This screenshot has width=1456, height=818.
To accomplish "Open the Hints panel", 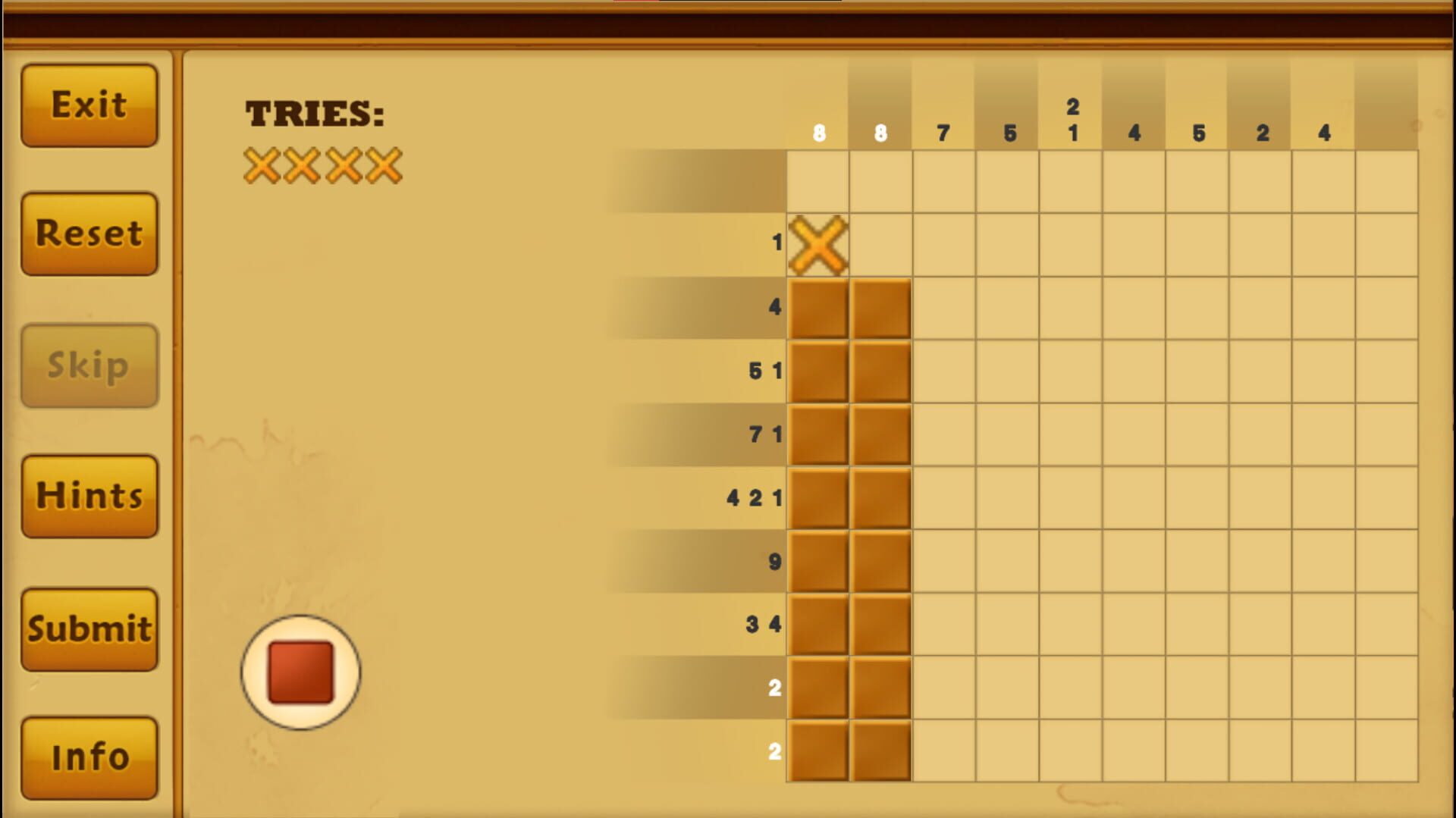I will 89,496.
